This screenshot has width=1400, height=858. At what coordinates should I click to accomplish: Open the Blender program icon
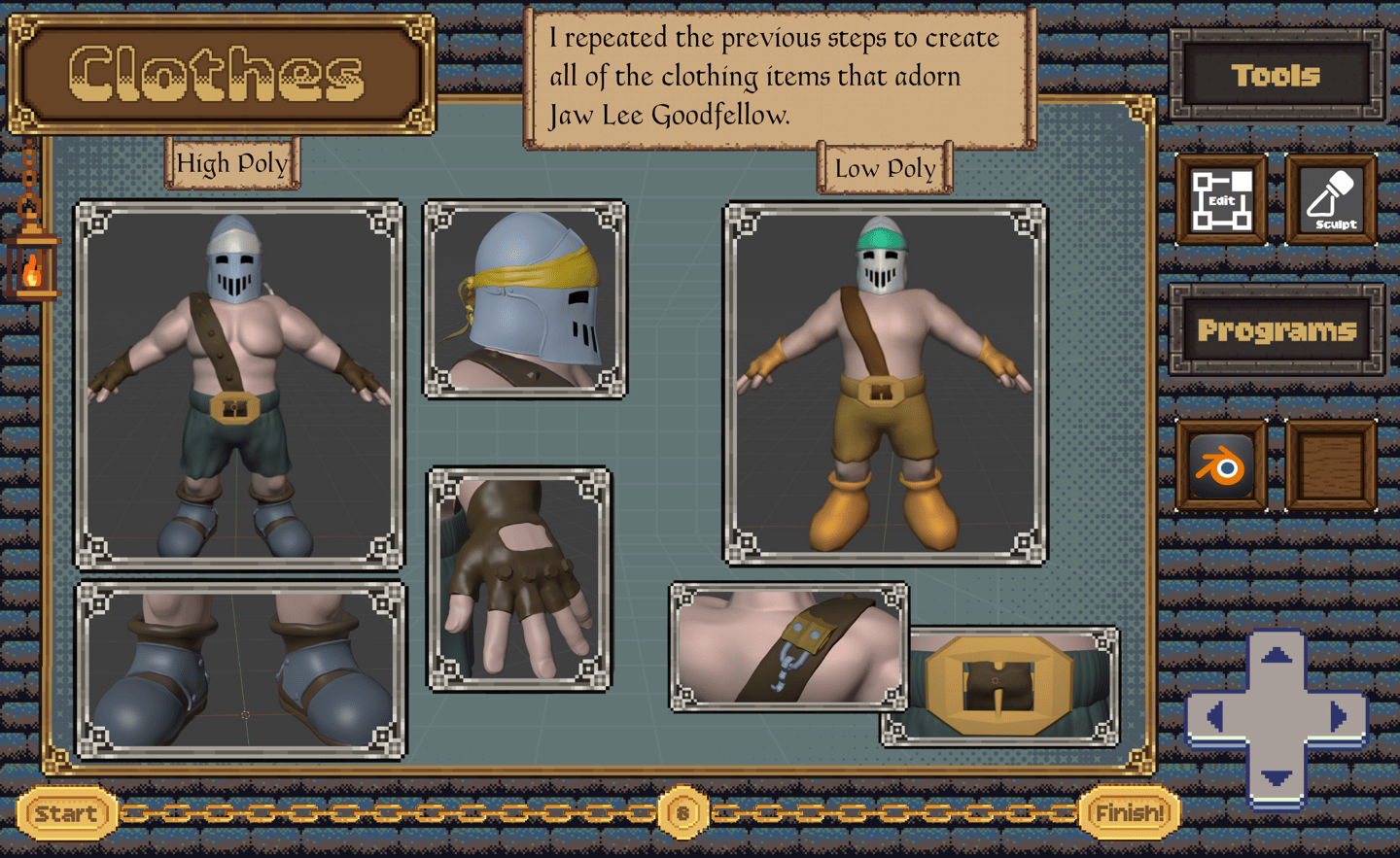1221,466
